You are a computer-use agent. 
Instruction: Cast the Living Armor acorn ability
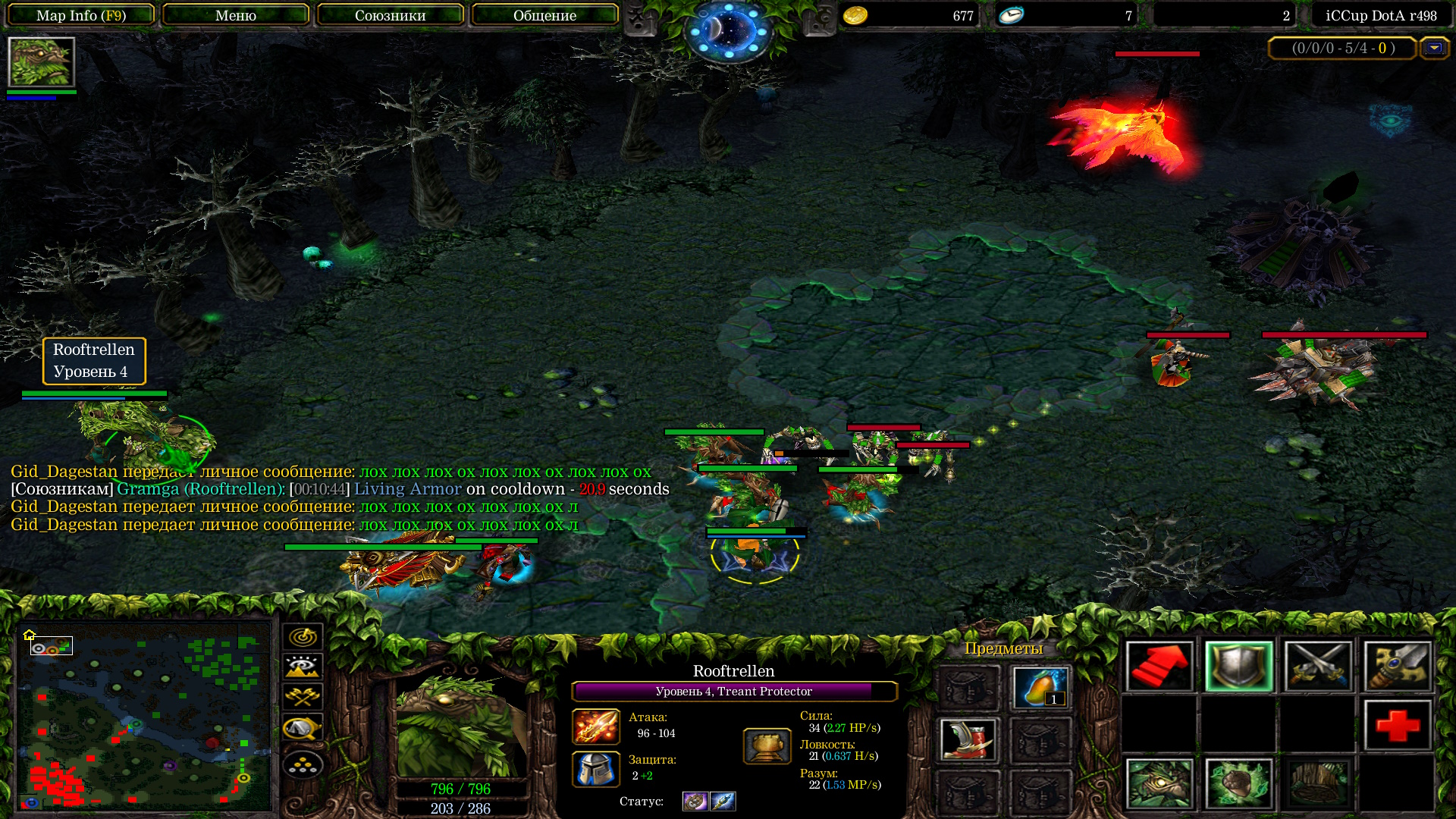1238,783
